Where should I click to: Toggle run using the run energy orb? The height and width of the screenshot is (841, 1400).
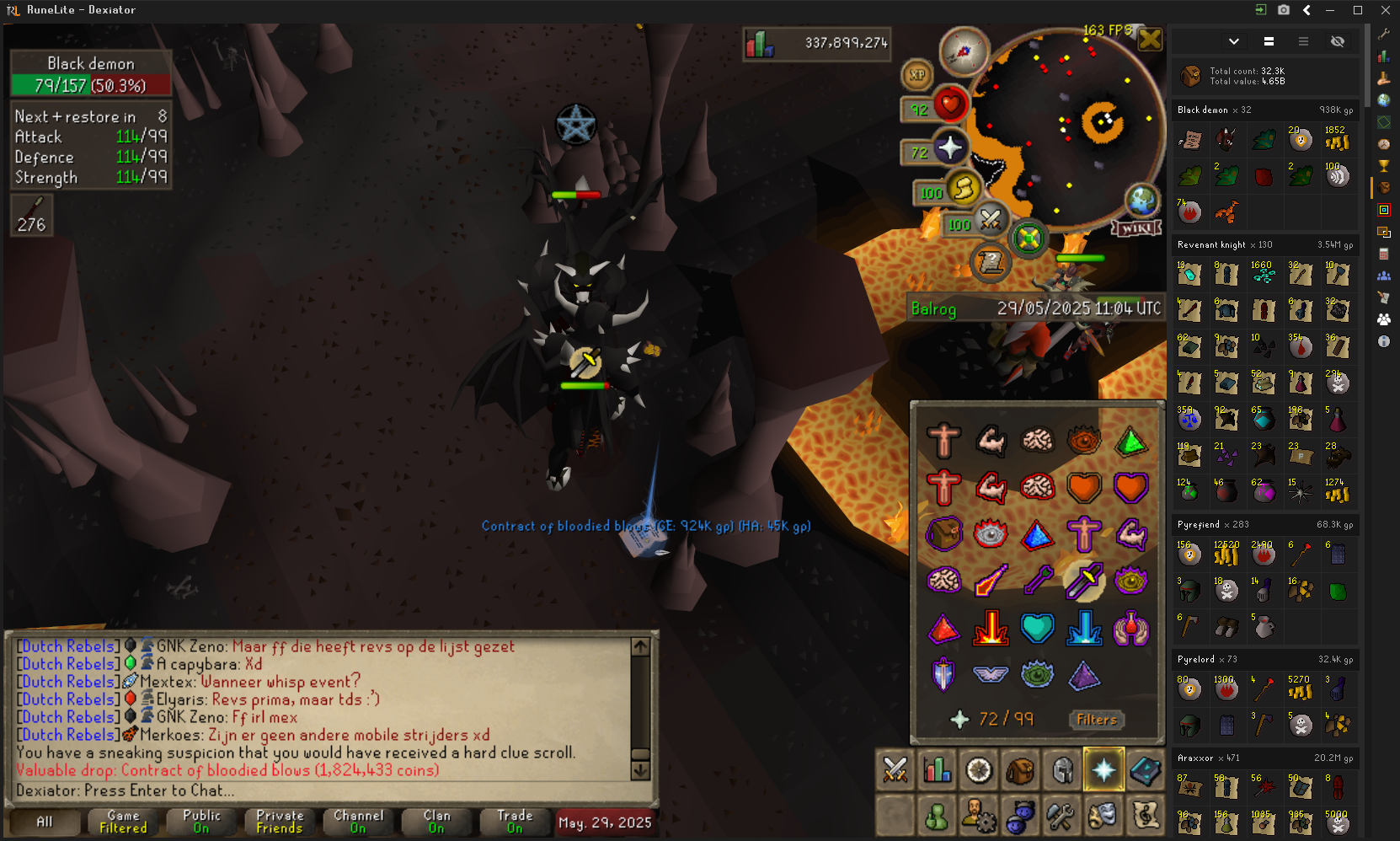[x=963, y=189]
